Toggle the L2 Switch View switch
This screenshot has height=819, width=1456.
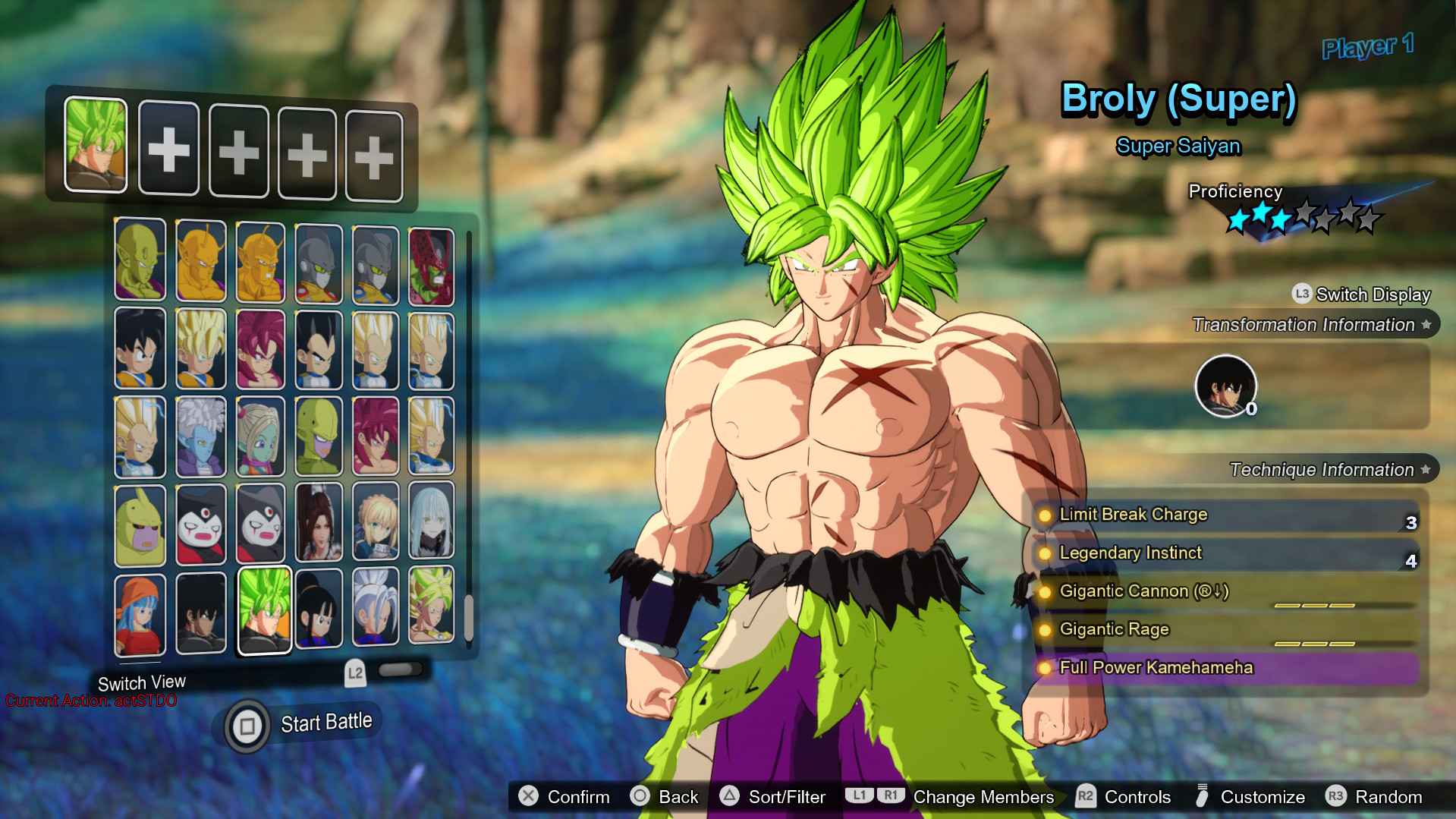[400, 669]
